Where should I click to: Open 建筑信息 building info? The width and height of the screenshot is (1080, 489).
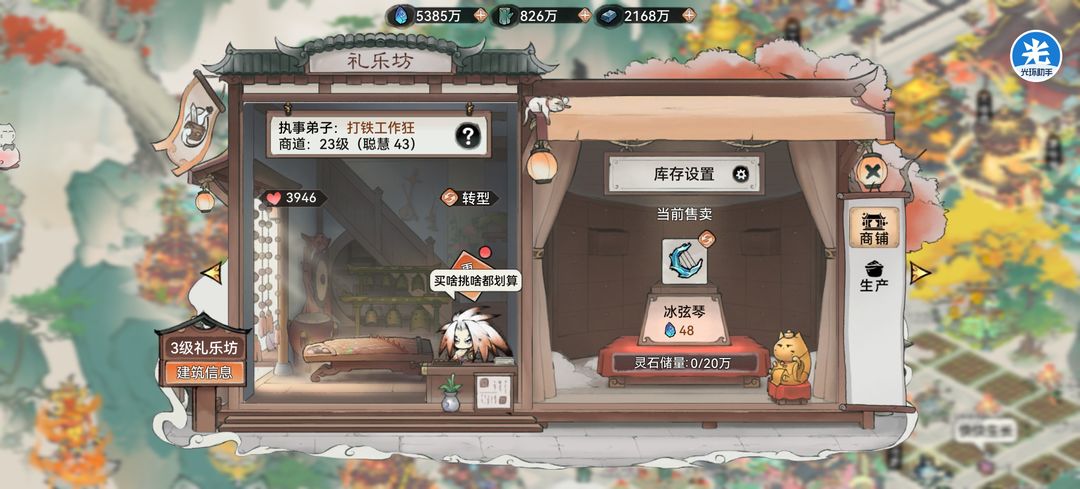tap(204, 372)
